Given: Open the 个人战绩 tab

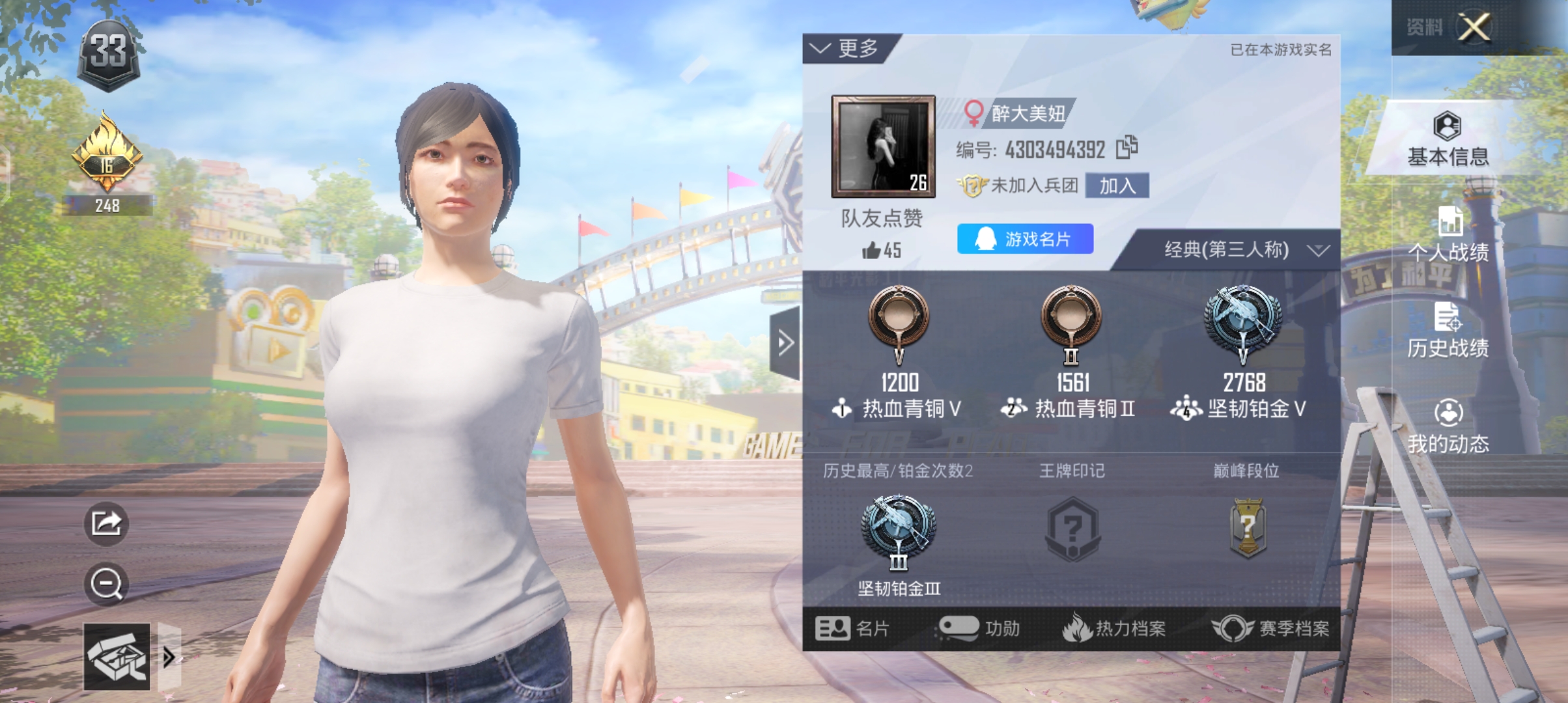Looking at the screenshot, I should (x=1447, y=235).
